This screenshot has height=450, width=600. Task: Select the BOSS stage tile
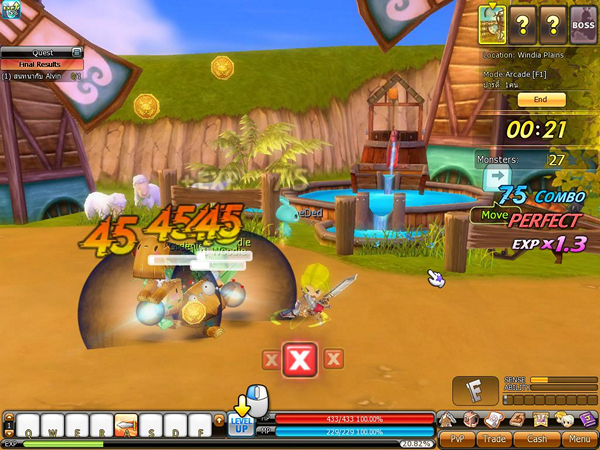(583, 19)
